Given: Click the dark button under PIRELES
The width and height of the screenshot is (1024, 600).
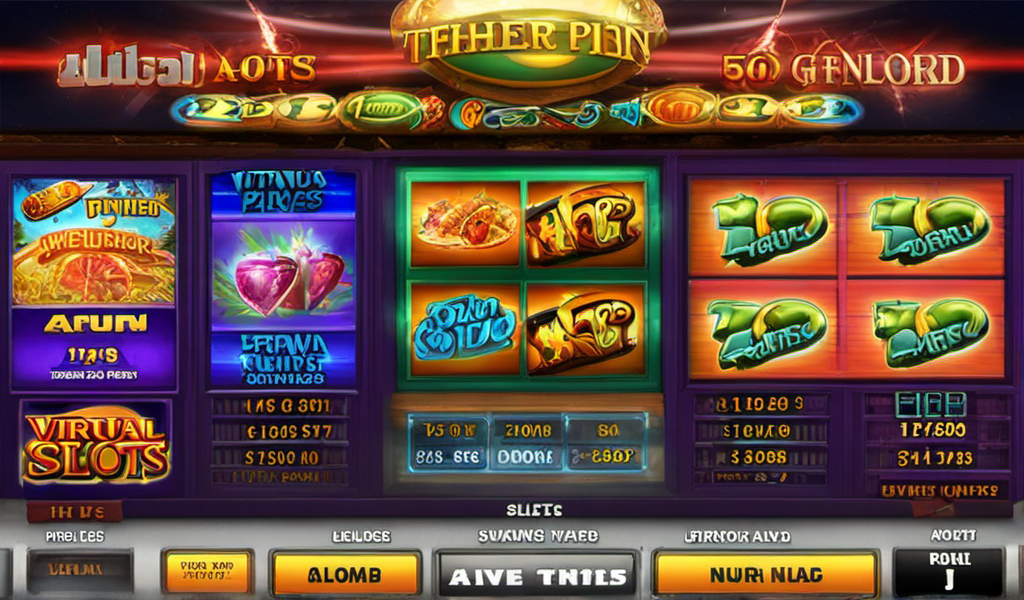Looking at the screenshot, I should tap(79, 571).
